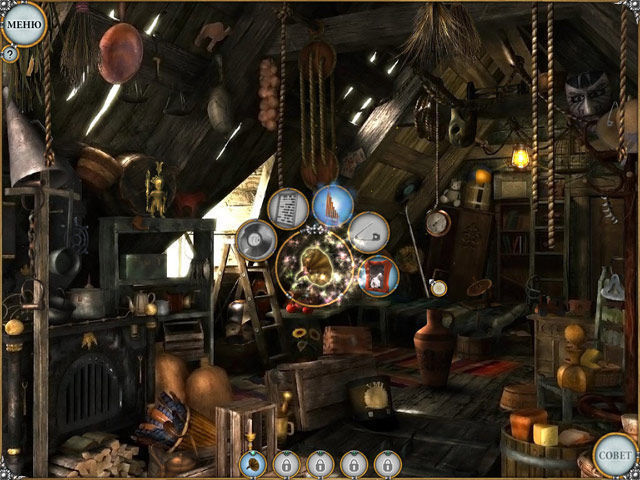Screen dimensions: 640x480
Task: Select the red picture frame bubble
Action: [377, 276]
